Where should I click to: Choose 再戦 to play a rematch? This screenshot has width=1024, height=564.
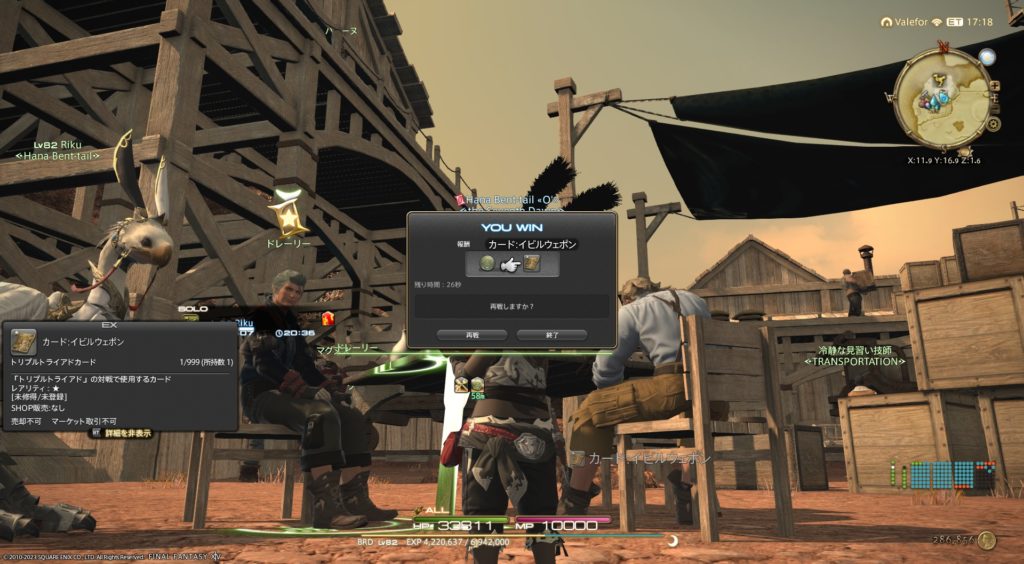click(473, 335)
